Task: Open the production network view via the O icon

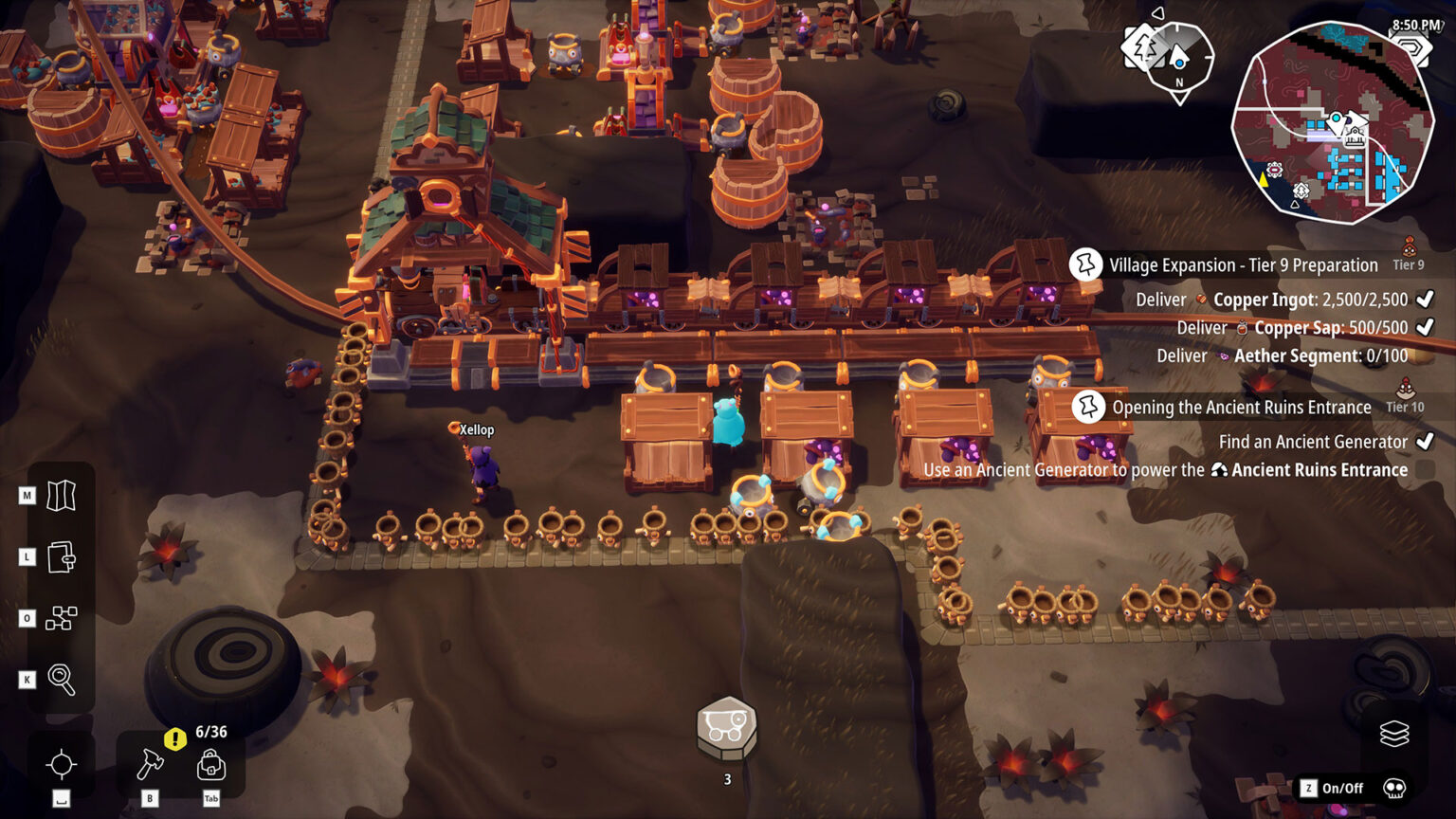Action: (62, 618)
